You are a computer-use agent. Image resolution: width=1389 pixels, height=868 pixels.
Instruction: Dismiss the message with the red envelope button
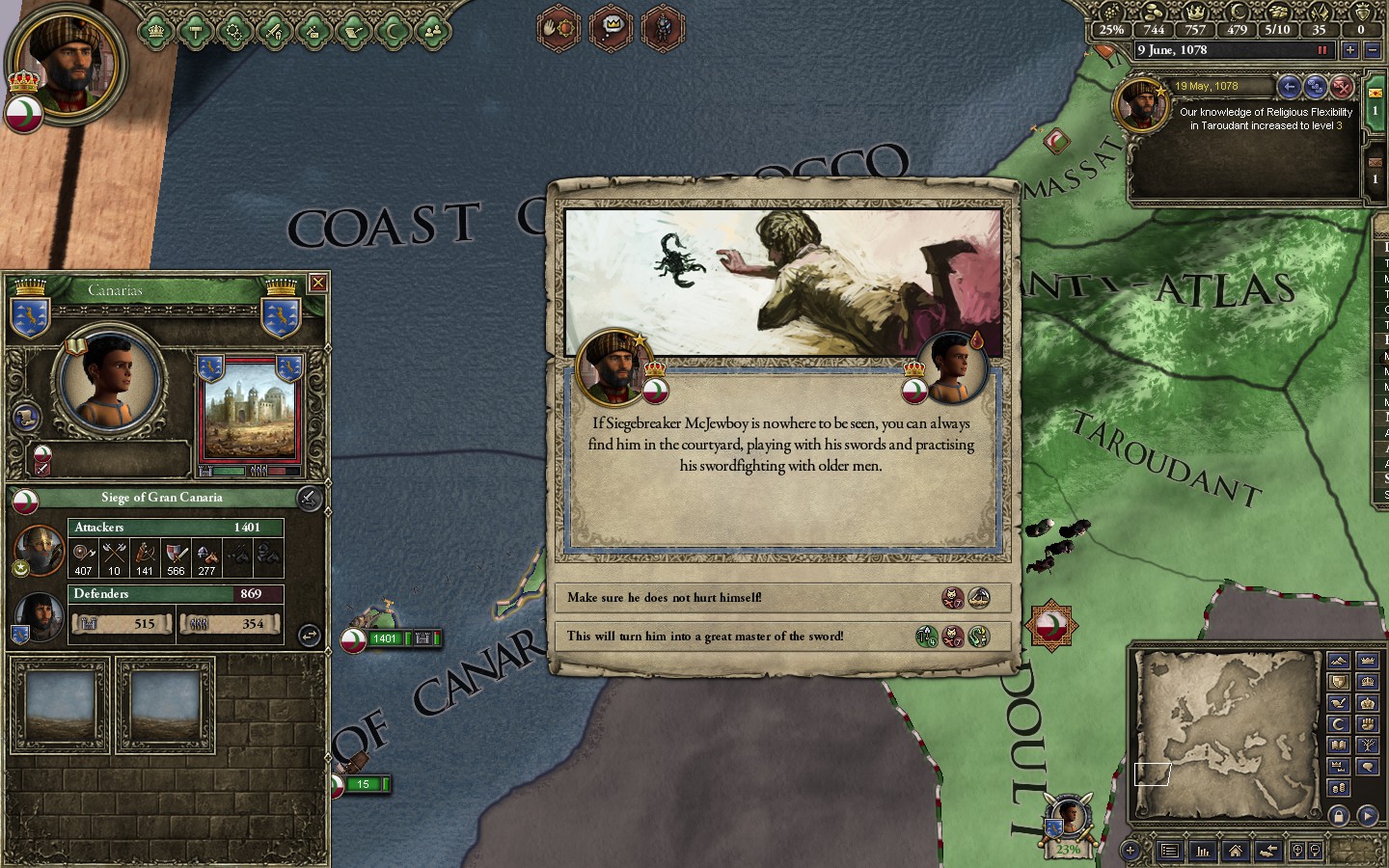point(1342,88)
